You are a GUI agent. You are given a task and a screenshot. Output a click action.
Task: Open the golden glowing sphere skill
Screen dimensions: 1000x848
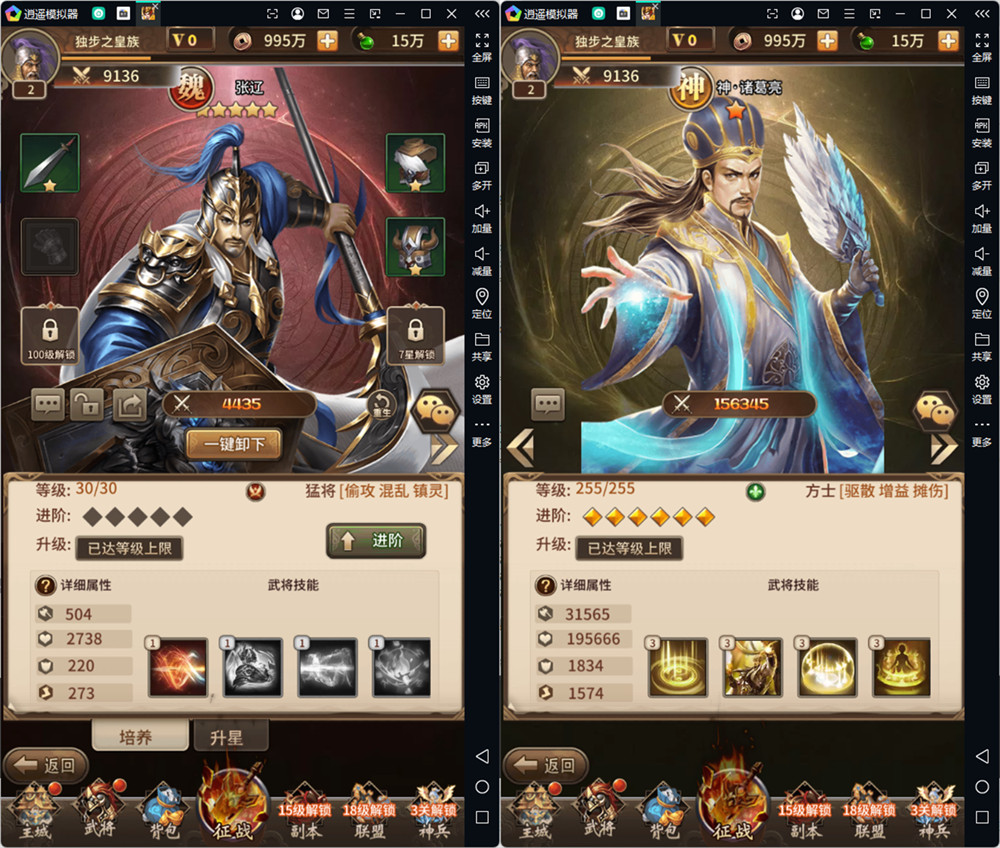827,667
